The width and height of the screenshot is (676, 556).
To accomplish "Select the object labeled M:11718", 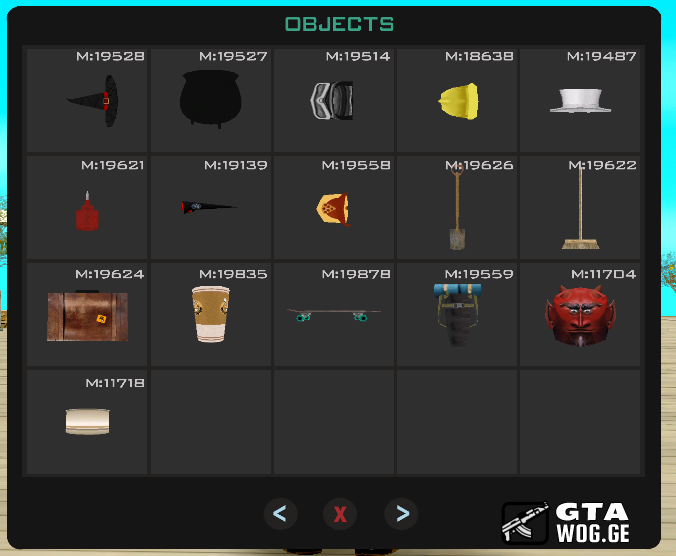I will (87, 422).
